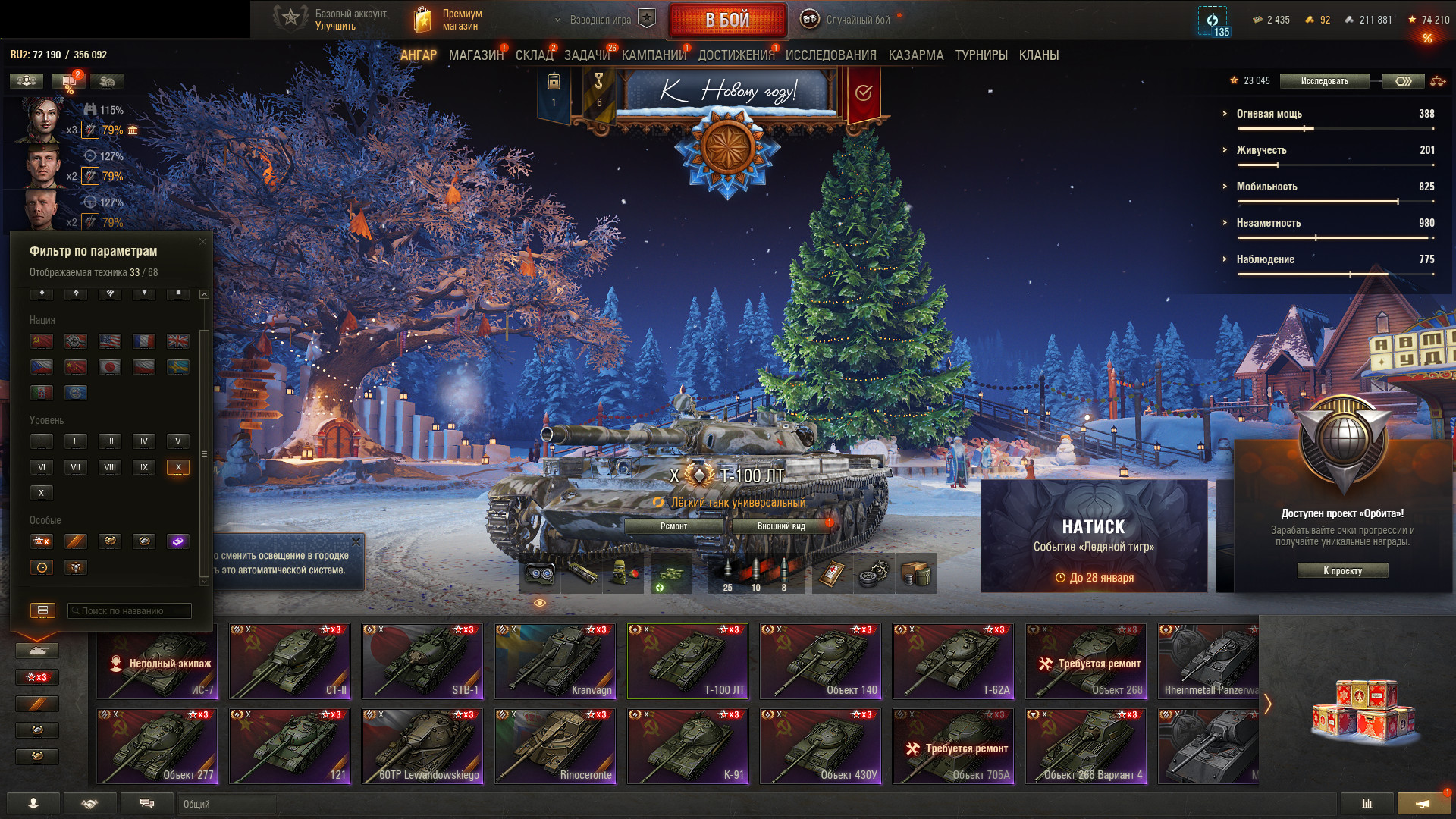1456x819 pixels.
Task: Choose the 60TP Lewandowskiego tank card
Action: (x=422, y=746)
